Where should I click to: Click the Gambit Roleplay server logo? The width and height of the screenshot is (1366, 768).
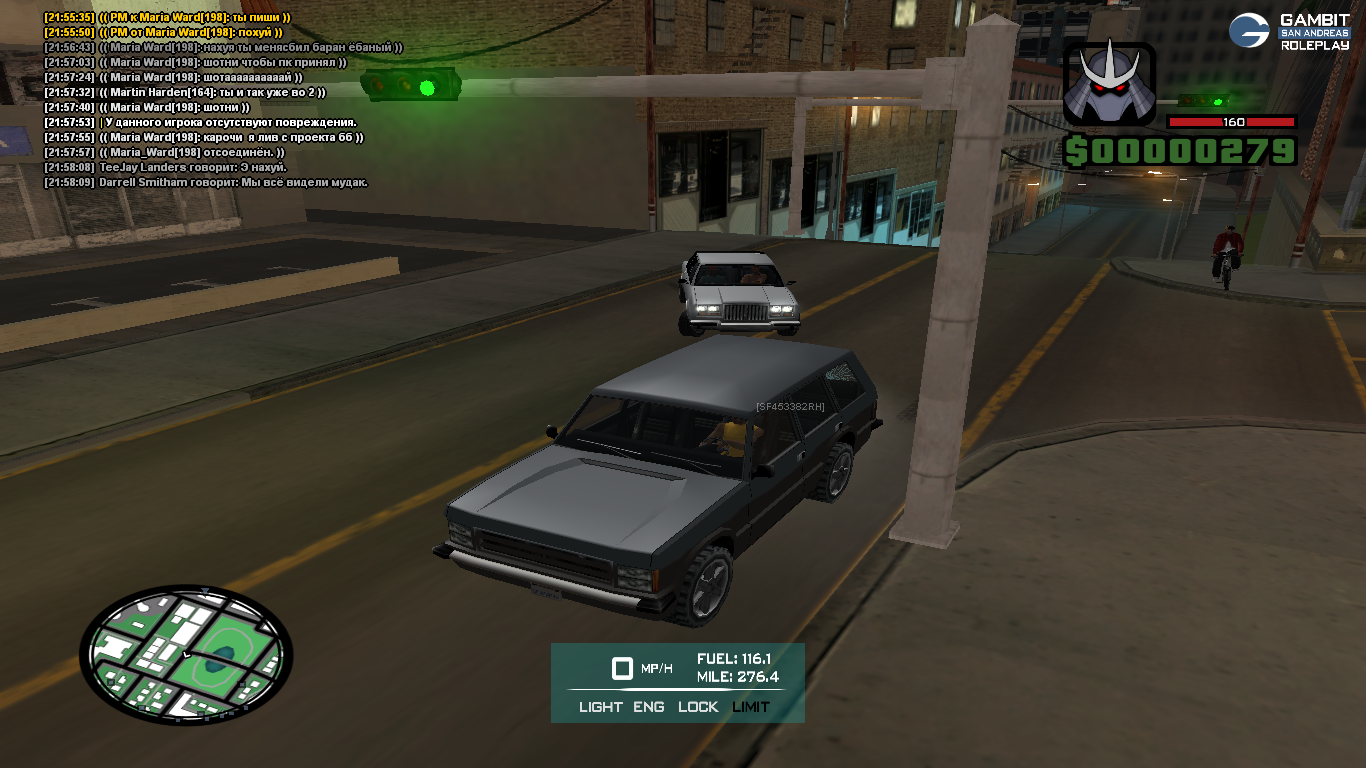click(1289, 31)
